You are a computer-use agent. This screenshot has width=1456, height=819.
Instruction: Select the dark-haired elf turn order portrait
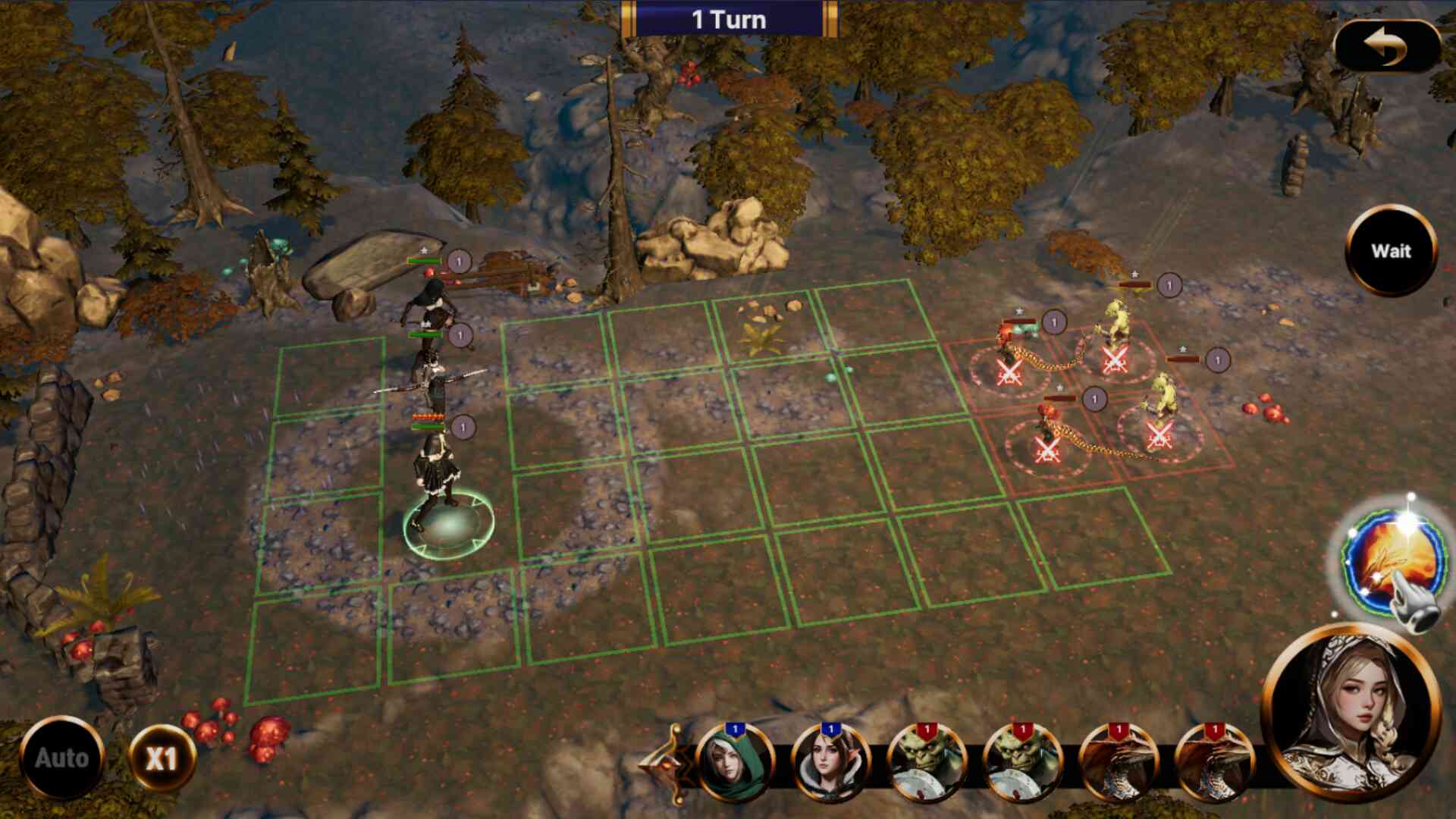tap(830, 762)
